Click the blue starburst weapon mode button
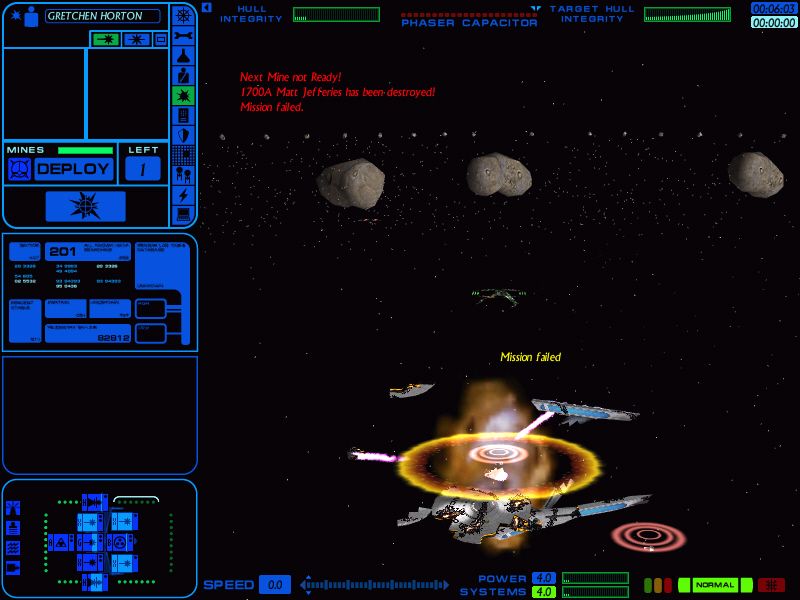 point(134,39)
